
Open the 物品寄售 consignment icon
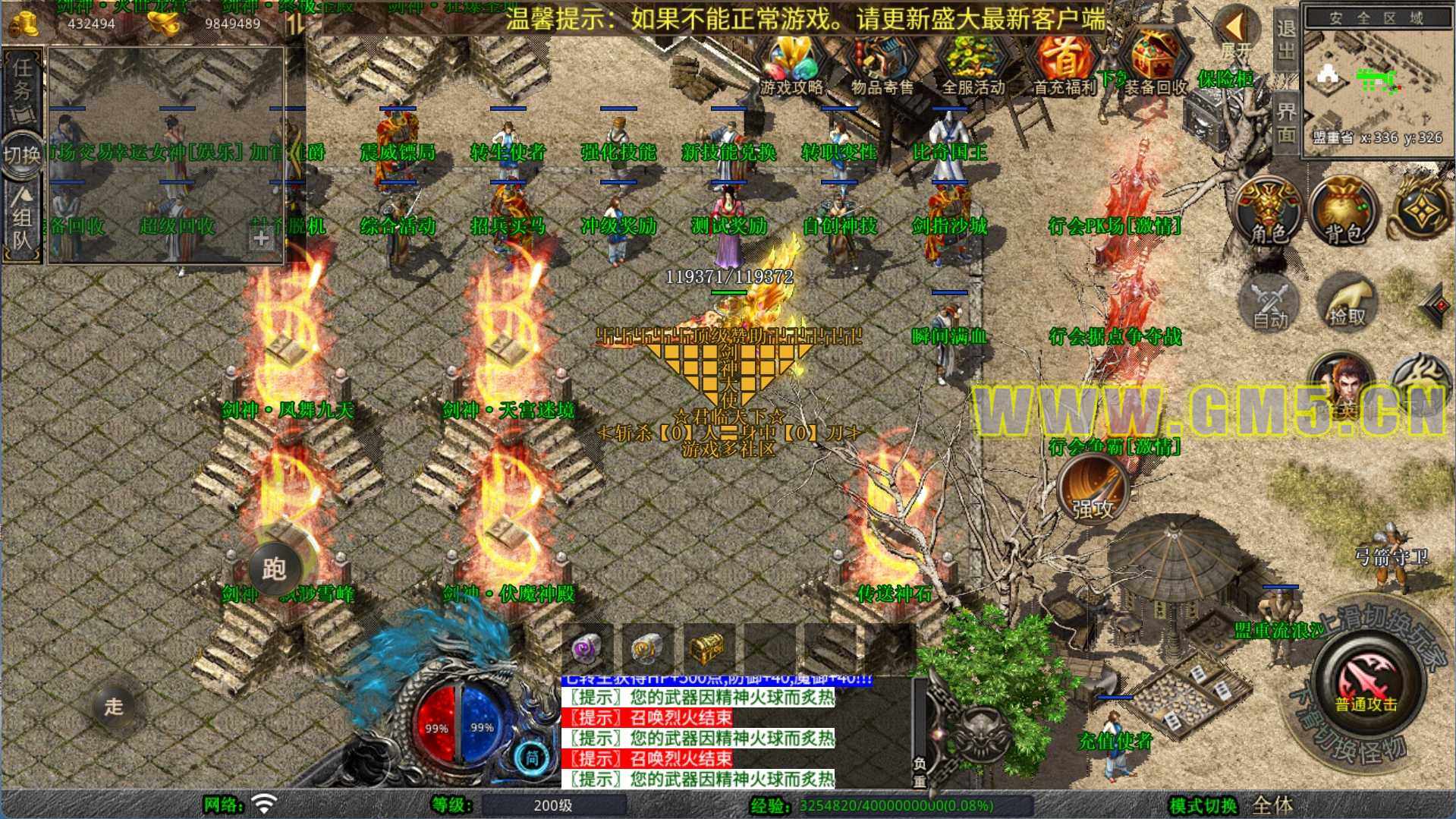(882, 66)
